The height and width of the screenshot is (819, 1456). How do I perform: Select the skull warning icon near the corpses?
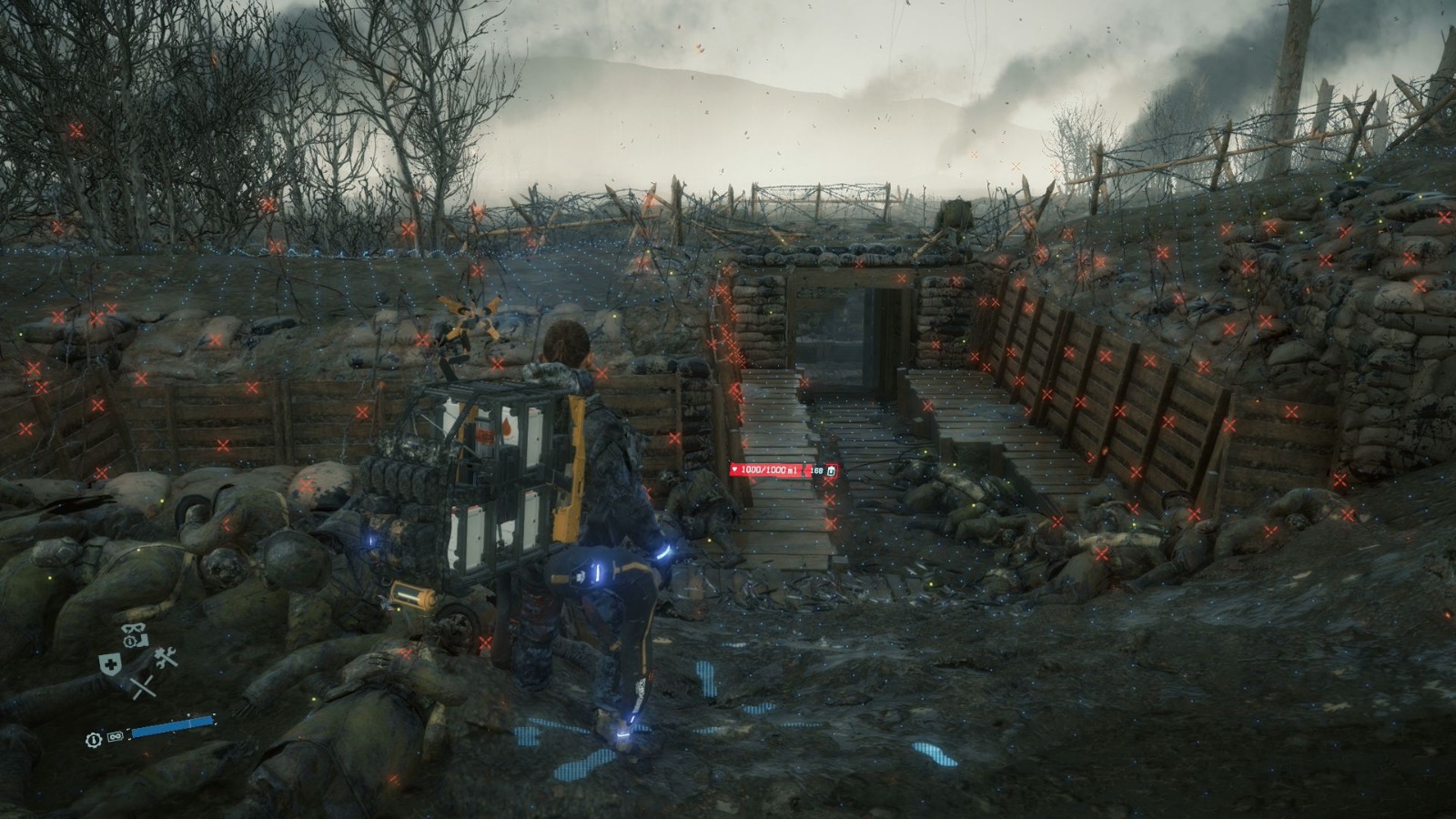coord(133,630)
